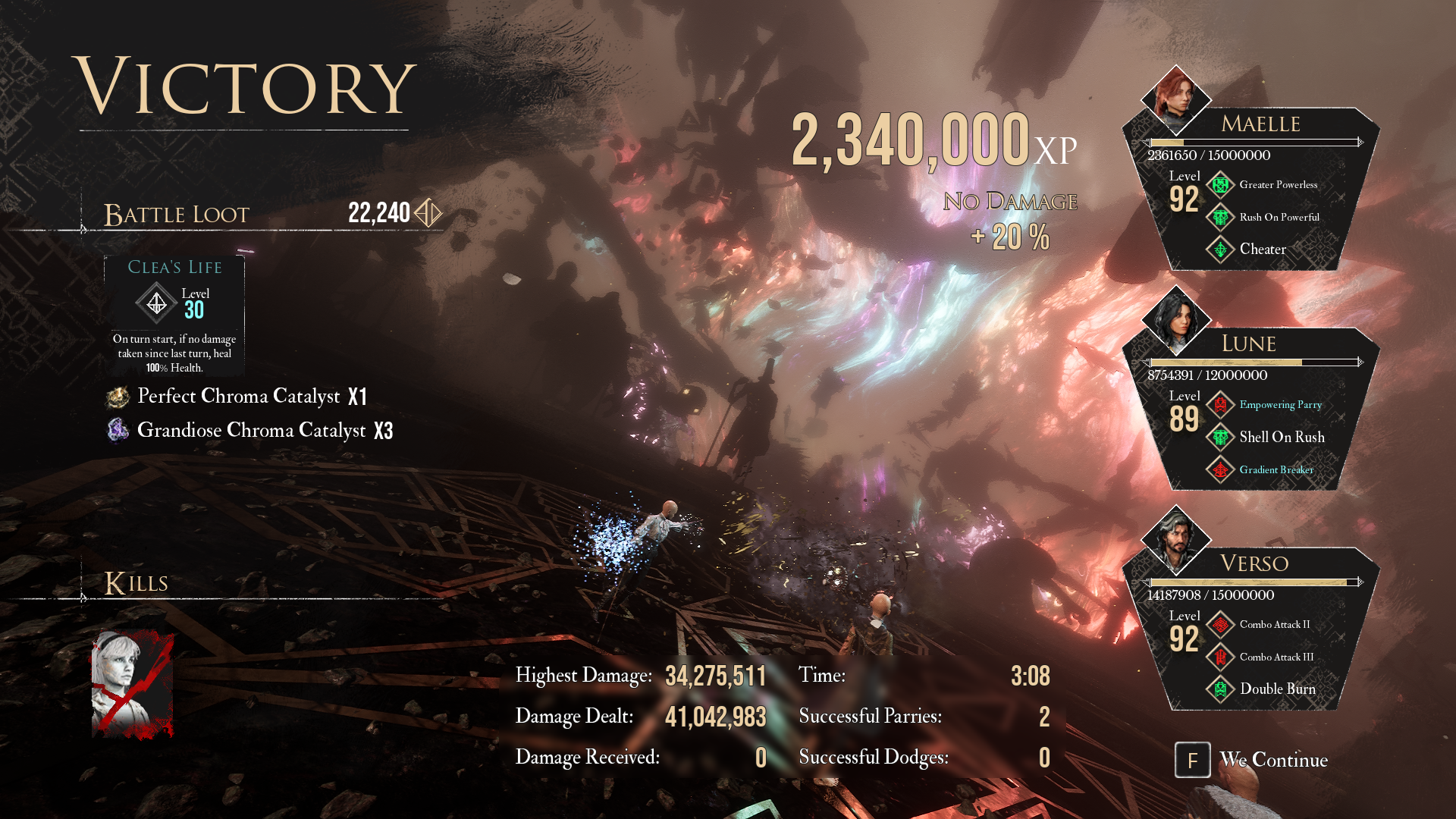Viewport: 1456px width, 819px height.
Task: Click the Rush On Powerful picto icon
Action: tap(1220, 218)
